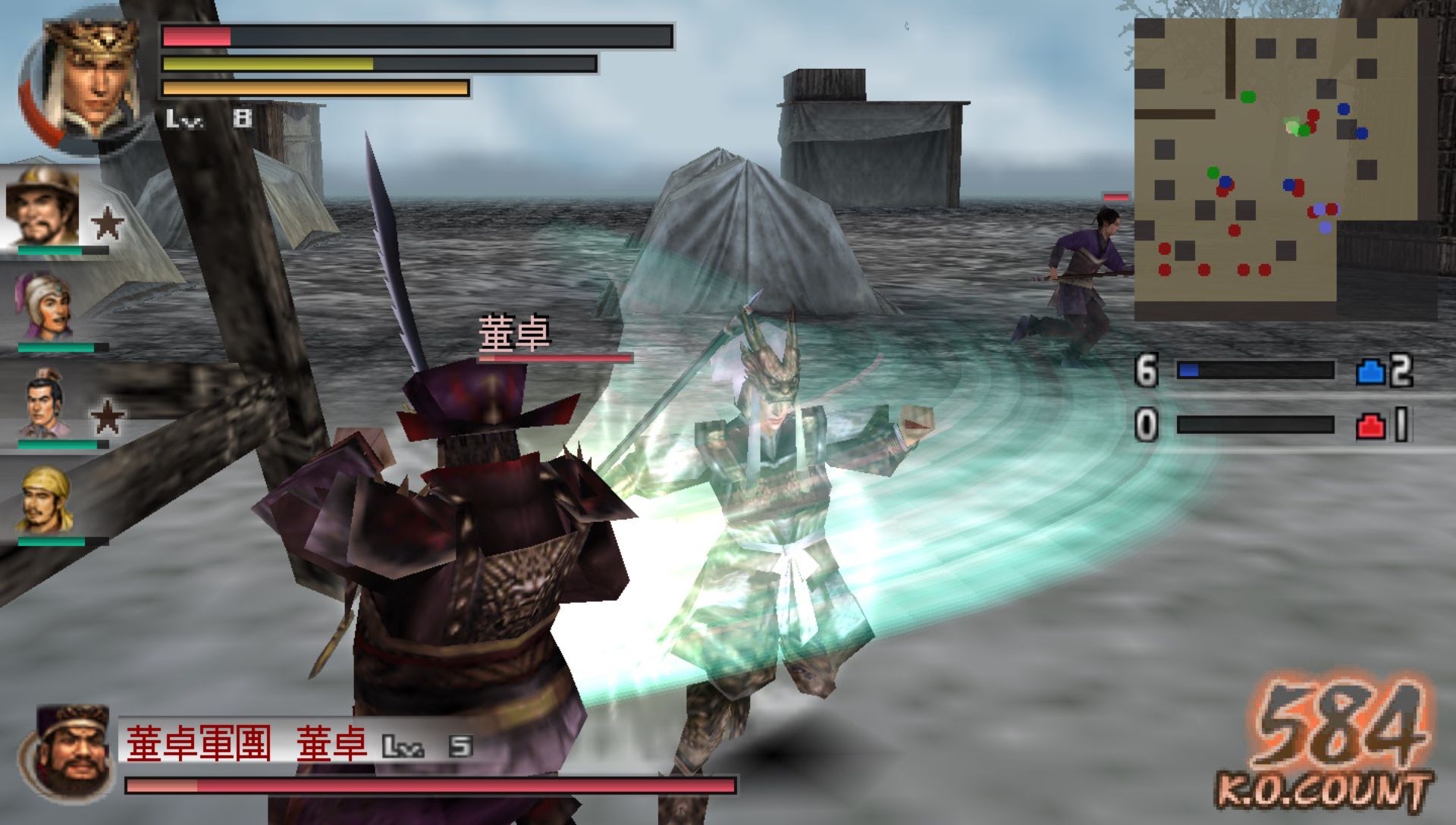Toggle the star badge beside the top ally
Image resolution: width=1456 pixels, height=825 pixels.
click(108, 220)
